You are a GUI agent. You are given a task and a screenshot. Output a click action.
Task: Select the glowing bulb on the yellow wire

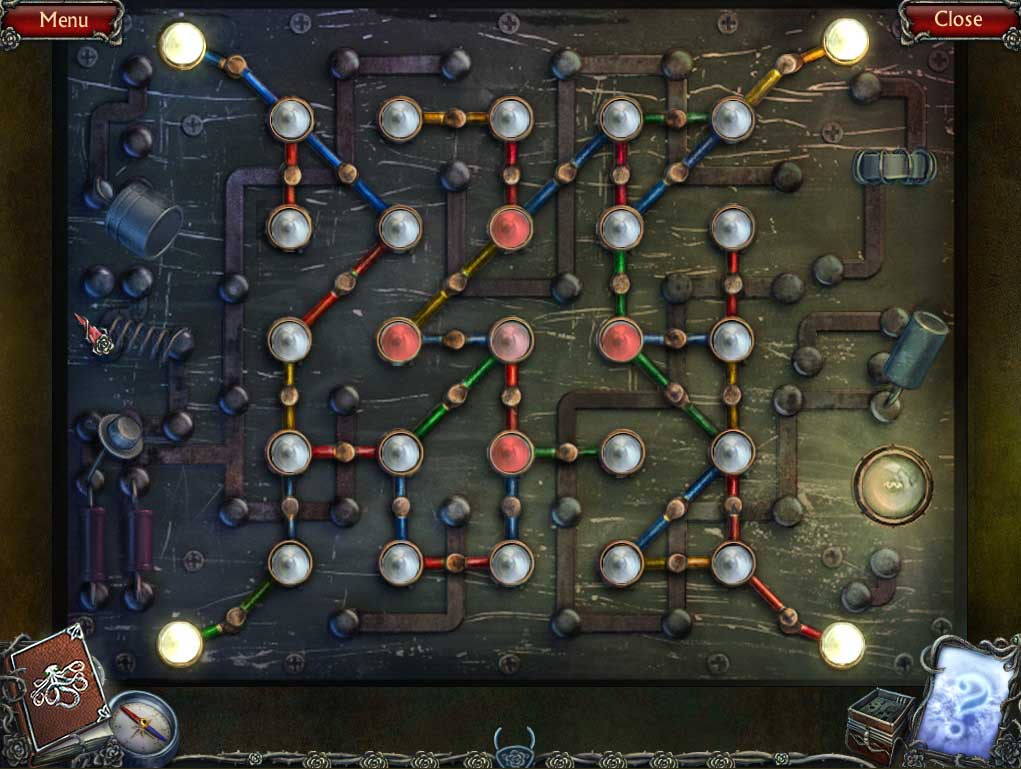(845, 41)
